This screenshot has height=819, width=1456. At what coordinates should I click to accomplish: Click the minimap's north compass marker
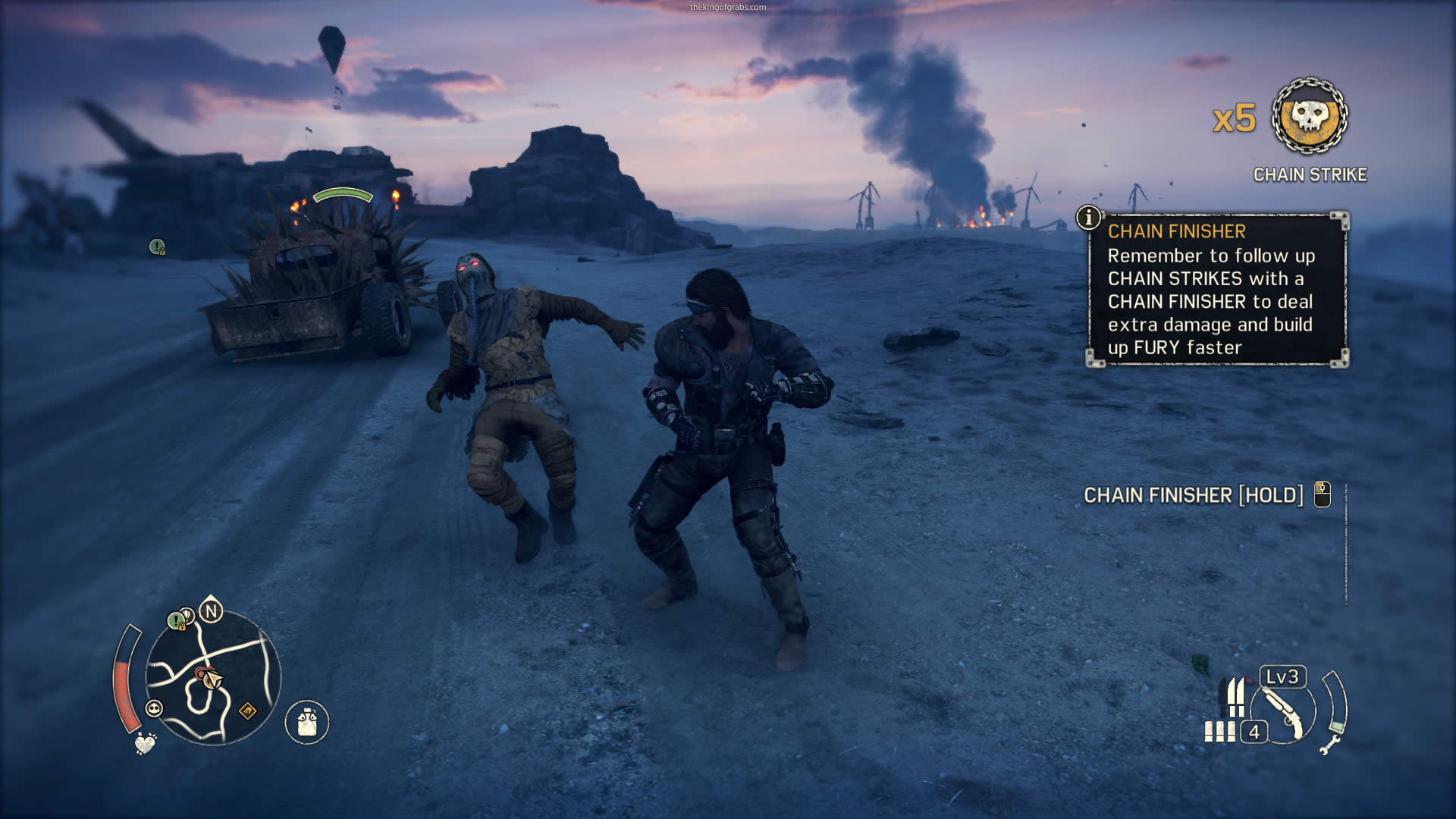click(x=211, y=610)
